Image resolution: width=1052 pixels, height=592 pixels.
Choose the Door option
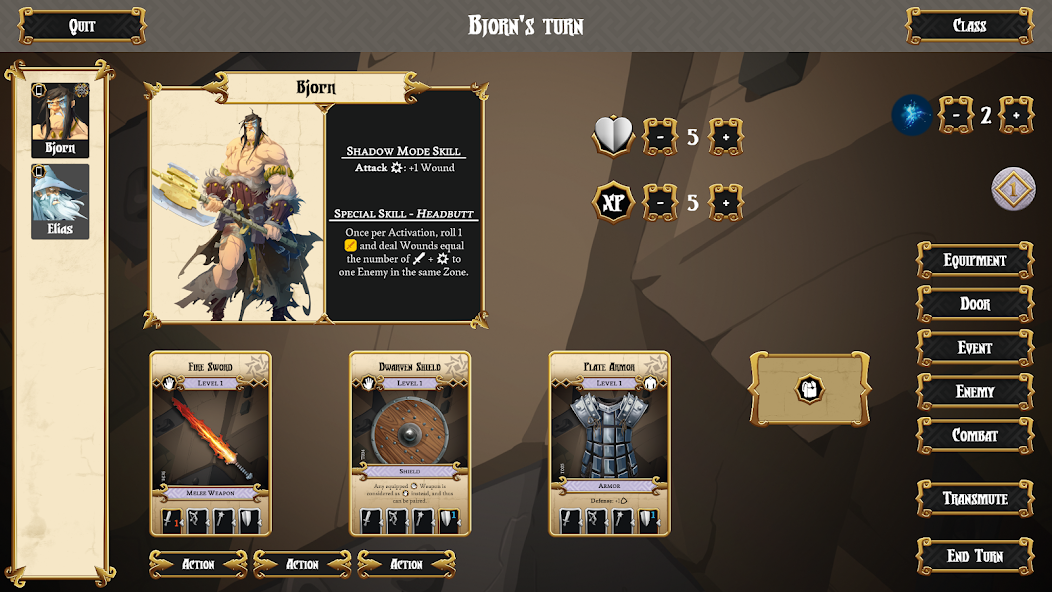(975, 304)
